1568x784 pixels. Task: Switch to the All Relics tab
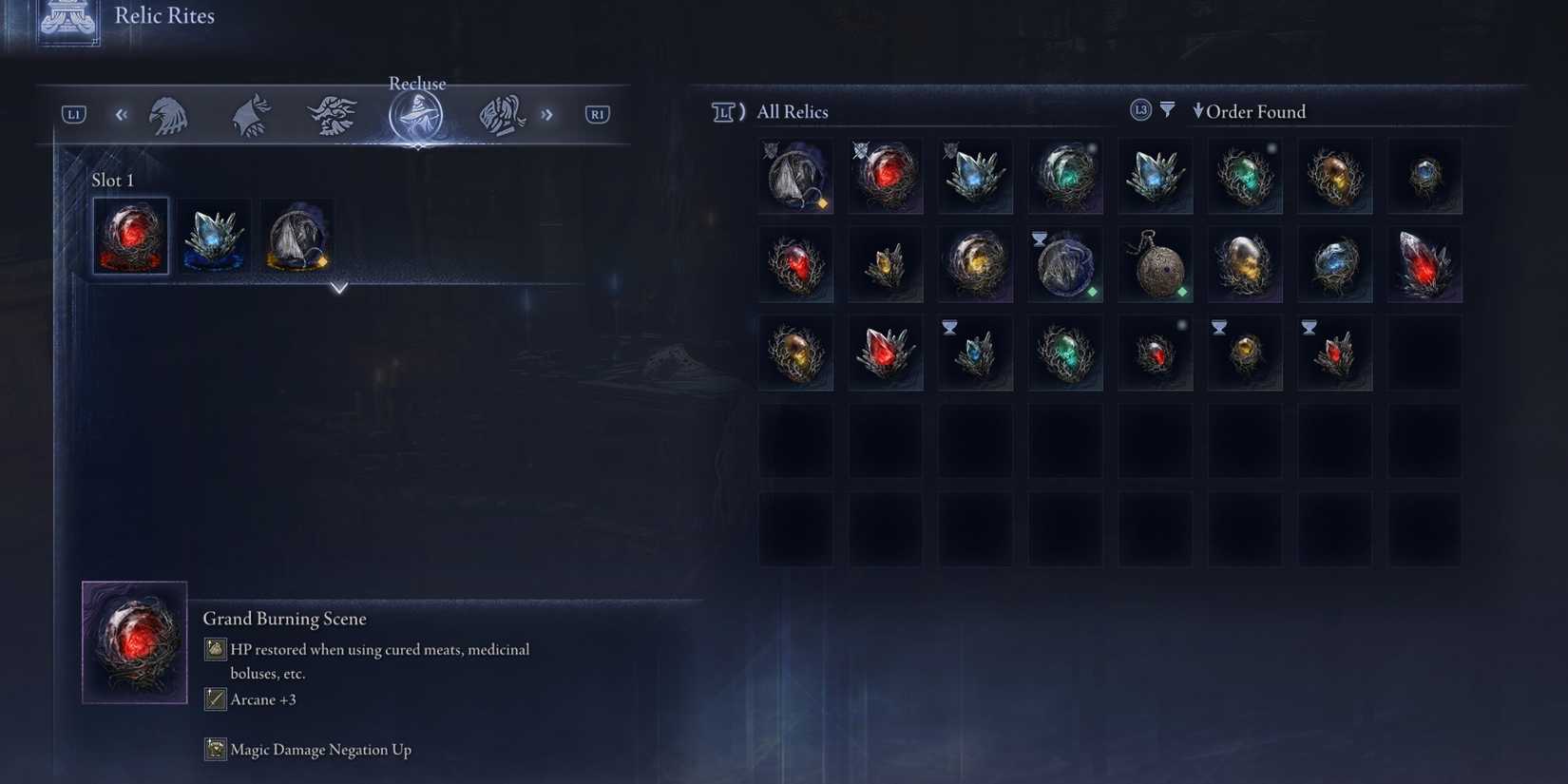pos(792,111)
